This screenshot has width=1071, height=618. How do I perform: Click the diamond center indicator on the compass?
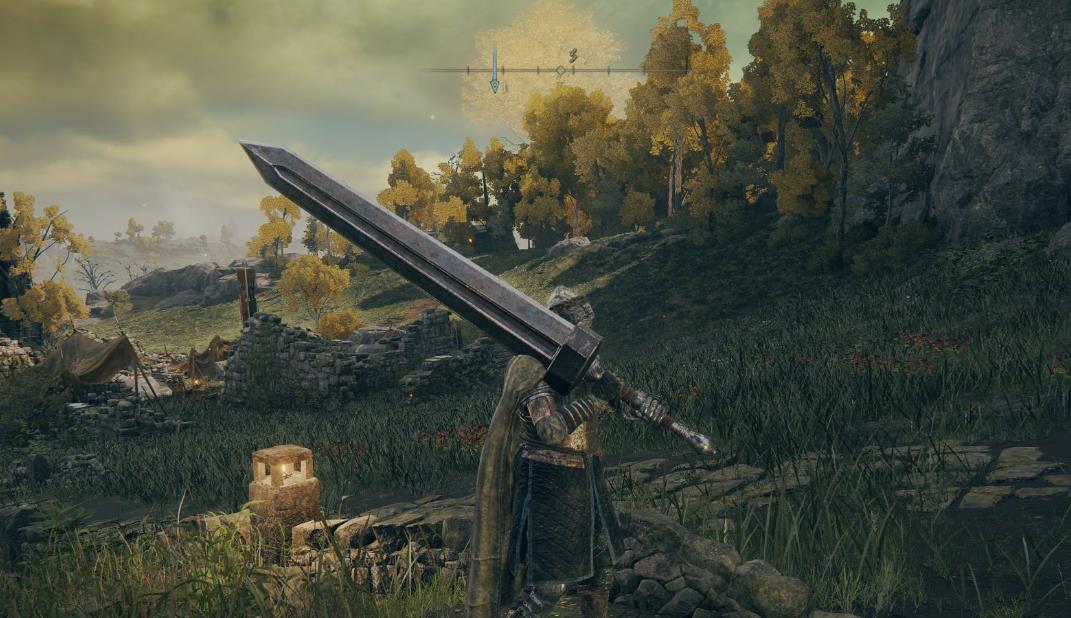[x=560, y=70]
